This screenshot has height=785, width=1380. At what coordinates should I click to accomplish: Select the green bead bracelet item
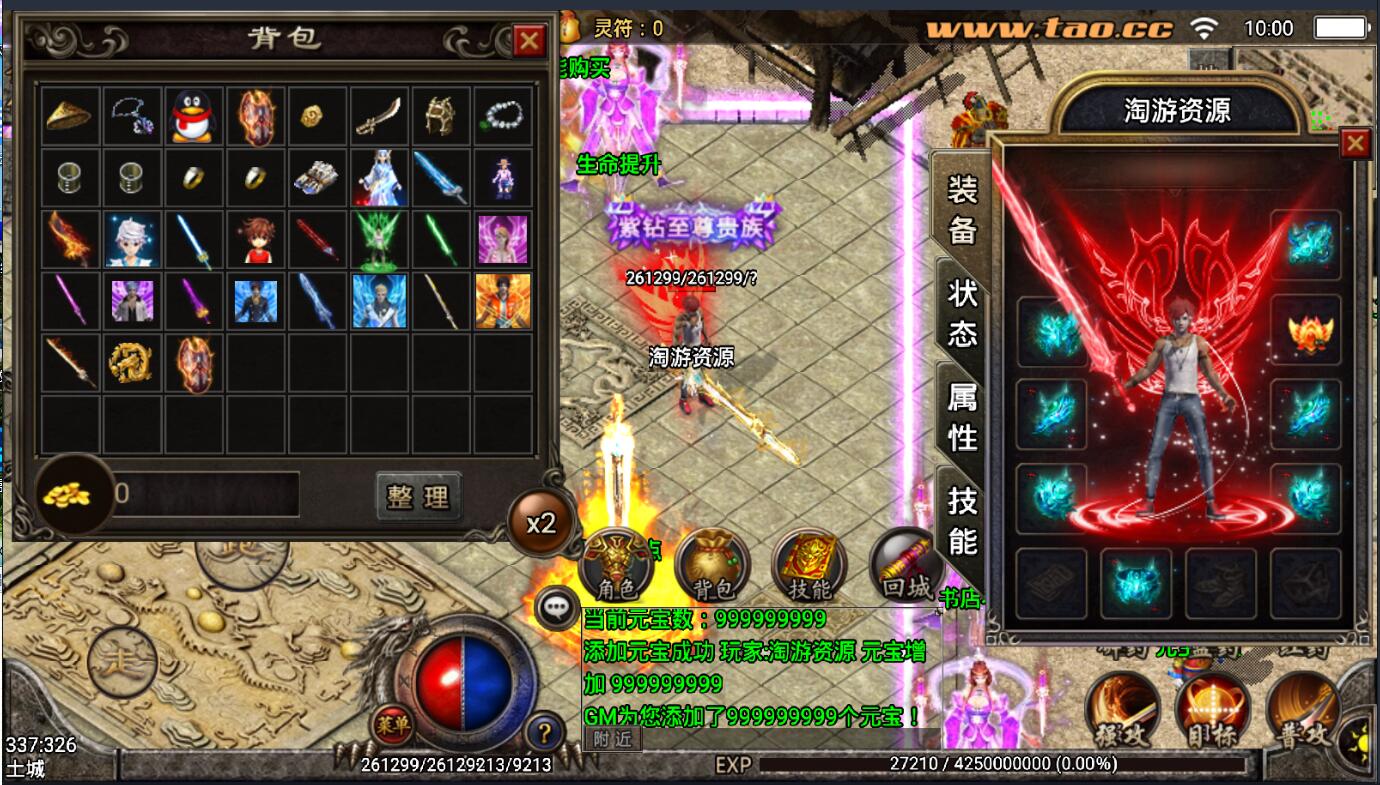point(502,116)
